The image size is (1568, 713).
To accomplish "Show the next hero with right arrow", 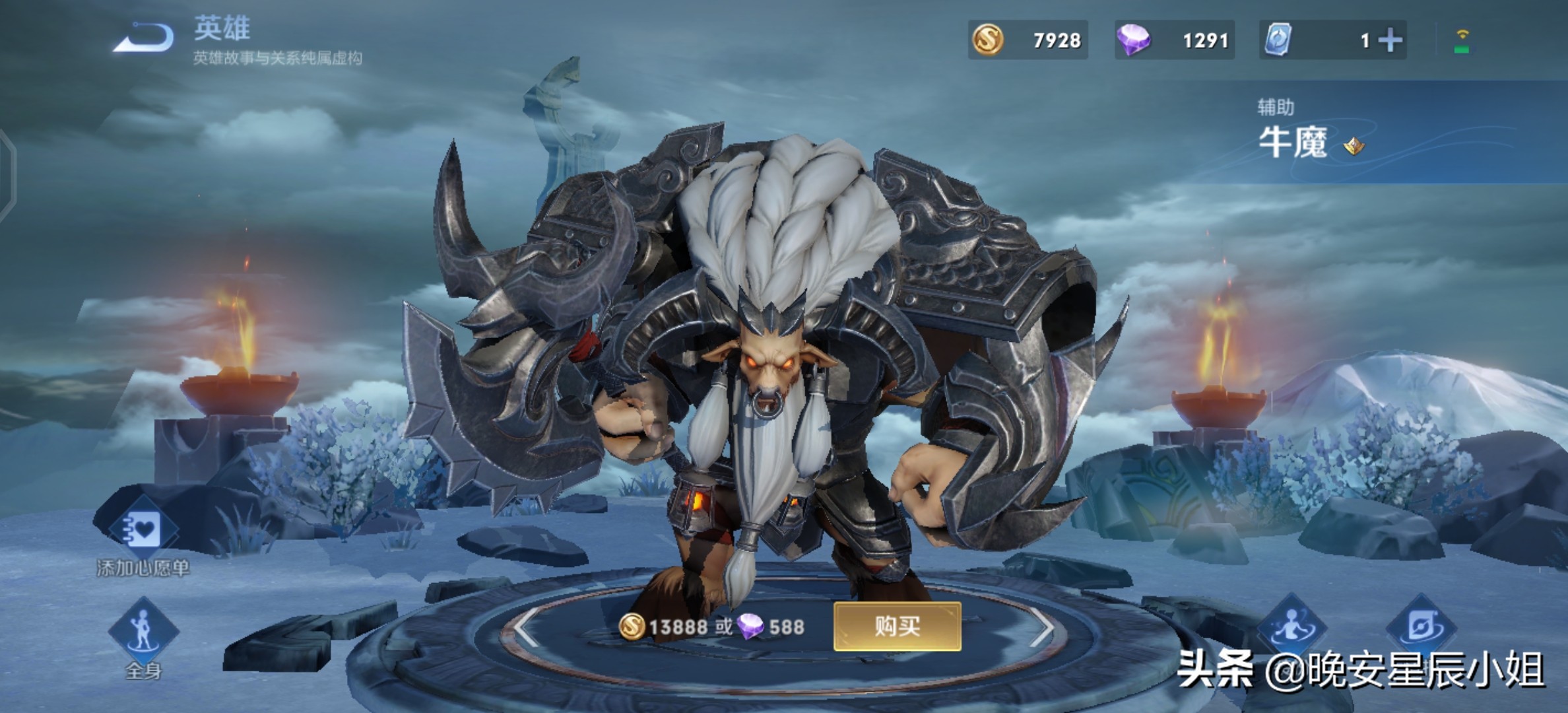I will click(x=1041, y=627).
